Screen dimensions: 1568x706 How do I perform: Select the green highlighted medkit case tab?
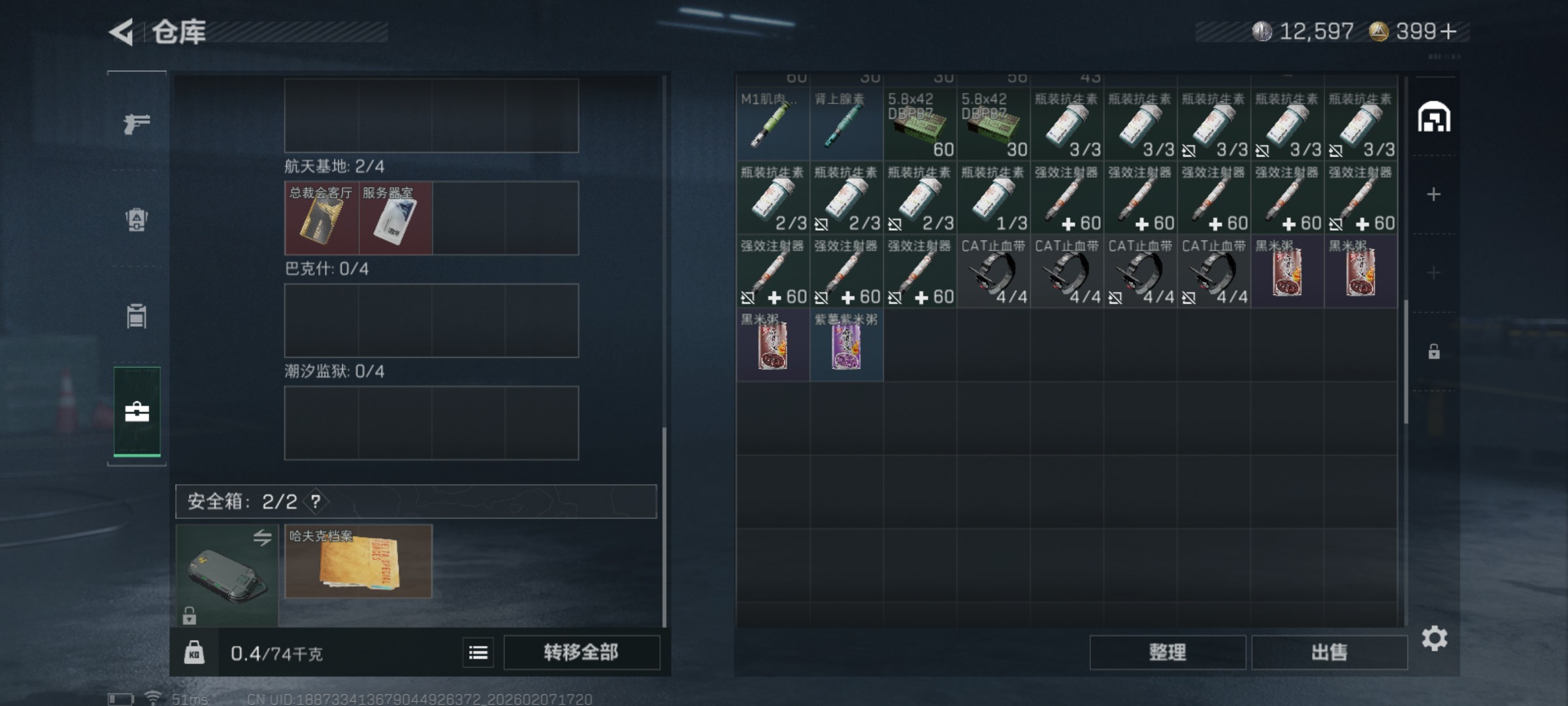tap(137, 412)
